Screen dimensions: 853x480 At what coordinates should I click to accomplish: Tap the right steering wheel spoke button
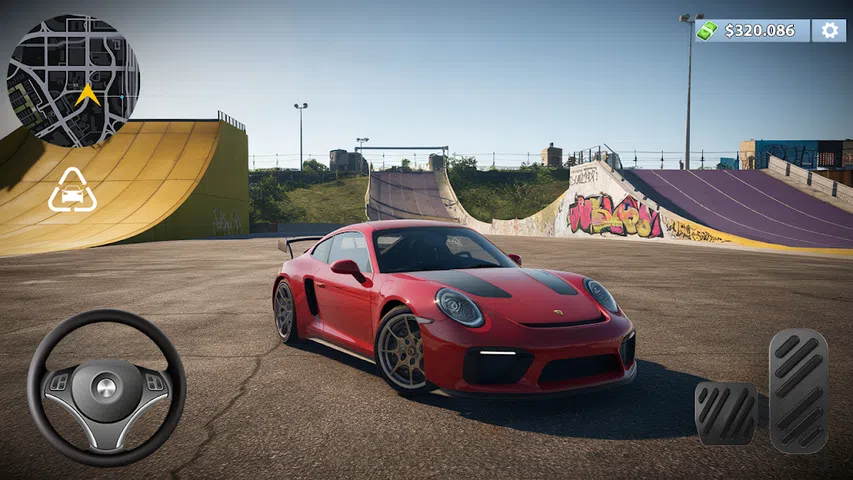(153, 382)
